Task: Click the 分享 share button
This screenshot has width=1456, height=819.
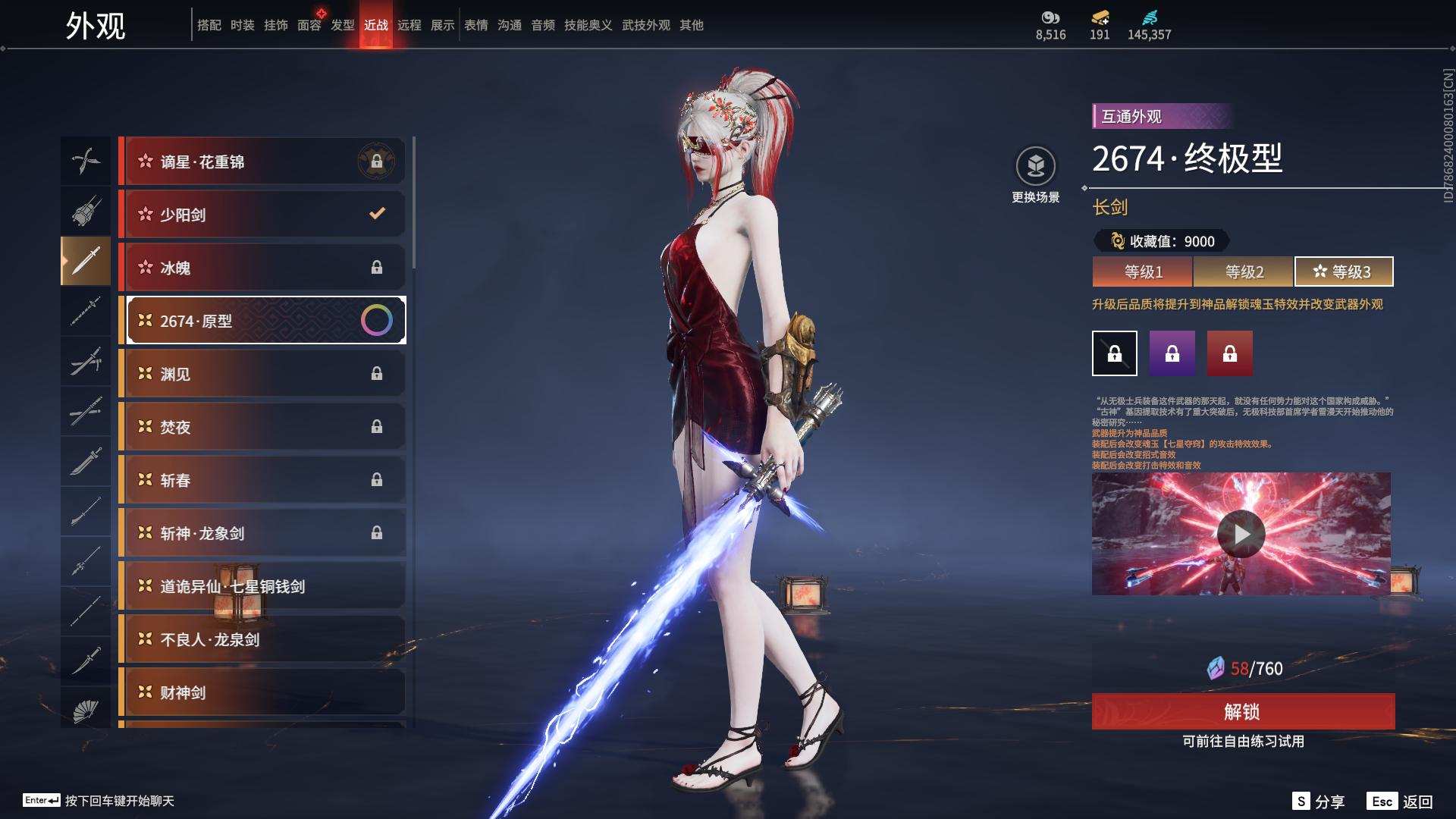Action: tap(1319, 802)
